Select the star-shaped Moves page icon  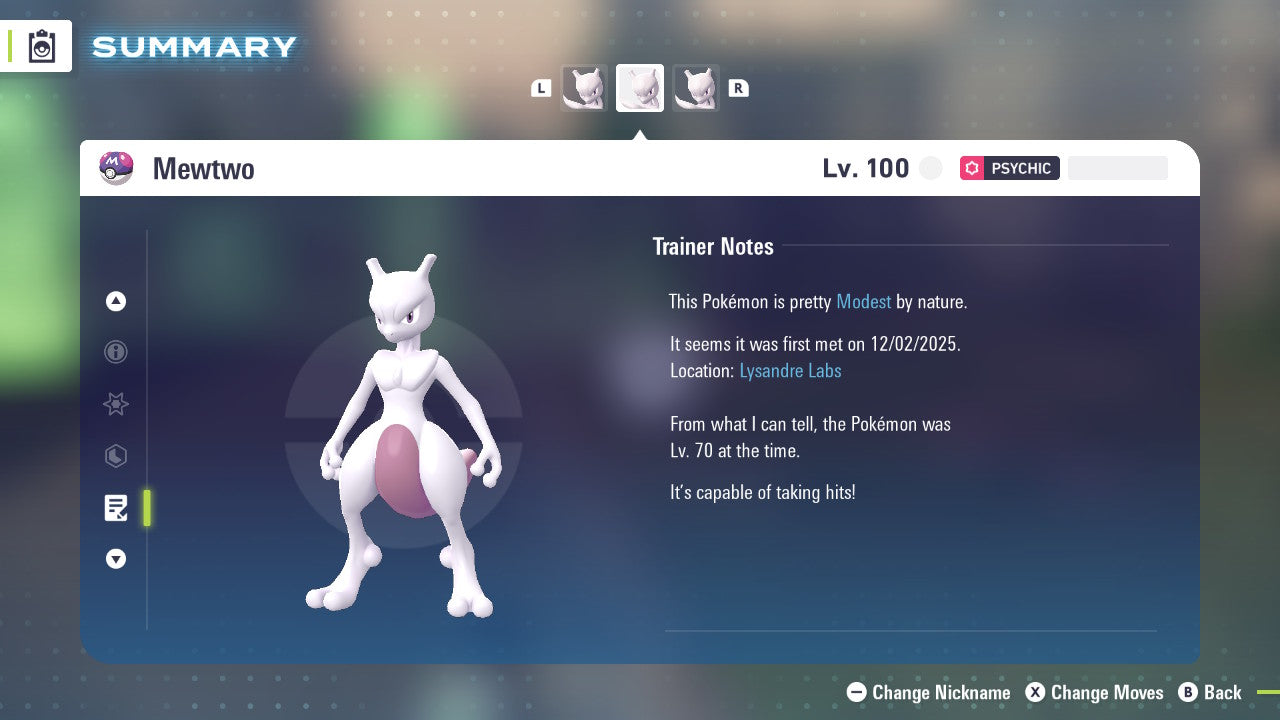coord(116,404)
